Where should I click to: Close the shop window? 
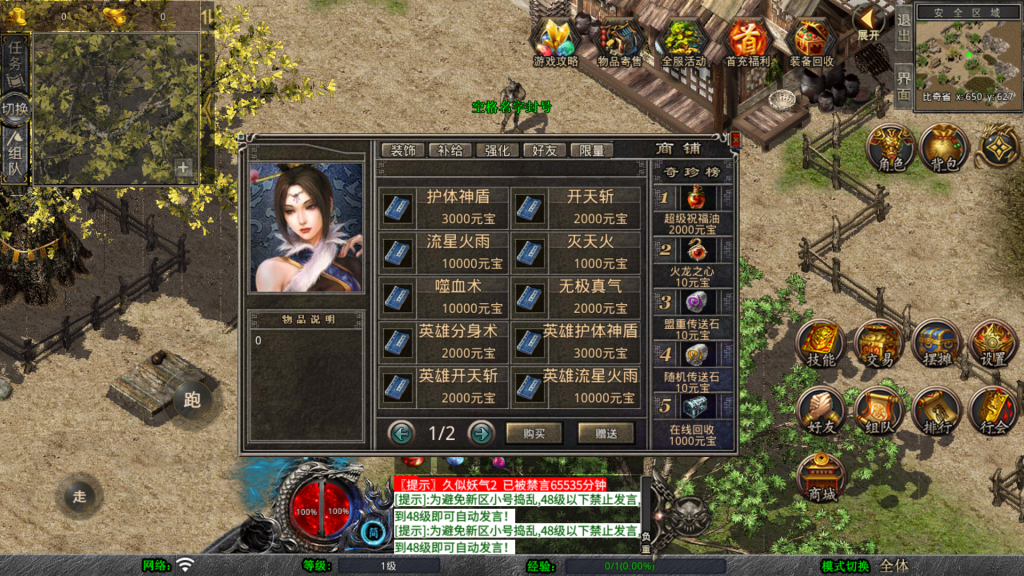coord(736,141)
